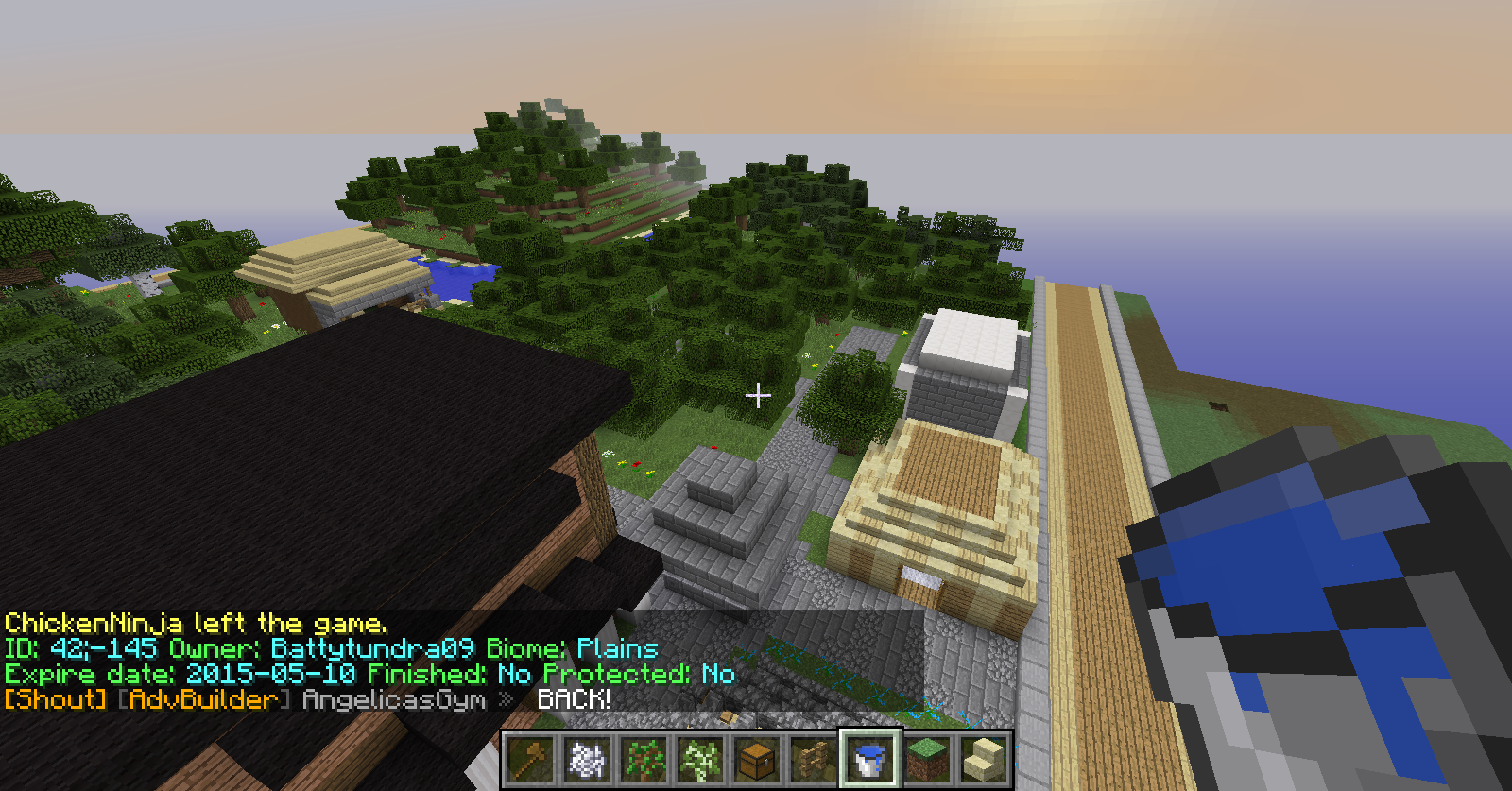Pick the wooden fence hotbar slot
The width and height of the screenshot is (1512, 791).
point(814,759)
